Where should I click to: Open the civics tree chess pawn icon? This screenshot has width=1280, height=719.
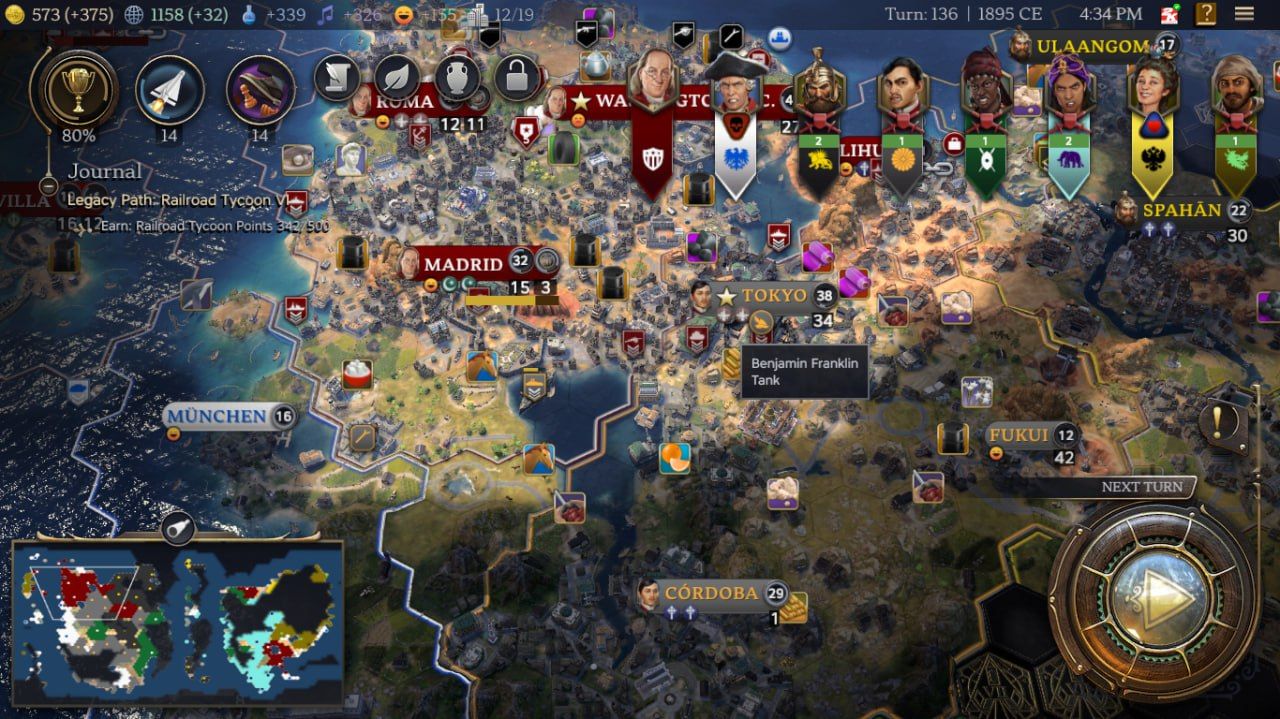pyautogui.click(x=260, y=90)
